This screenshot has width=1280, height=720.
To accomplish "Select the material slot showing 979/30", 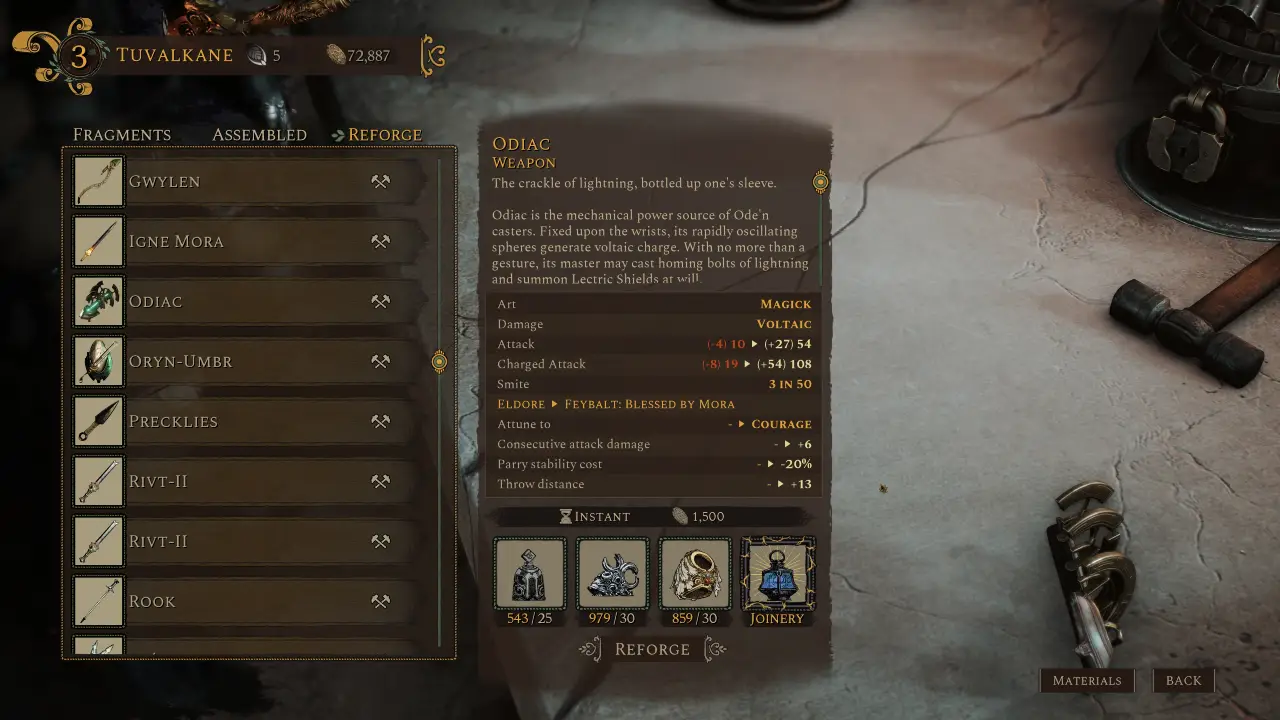I will click(613, 574).
